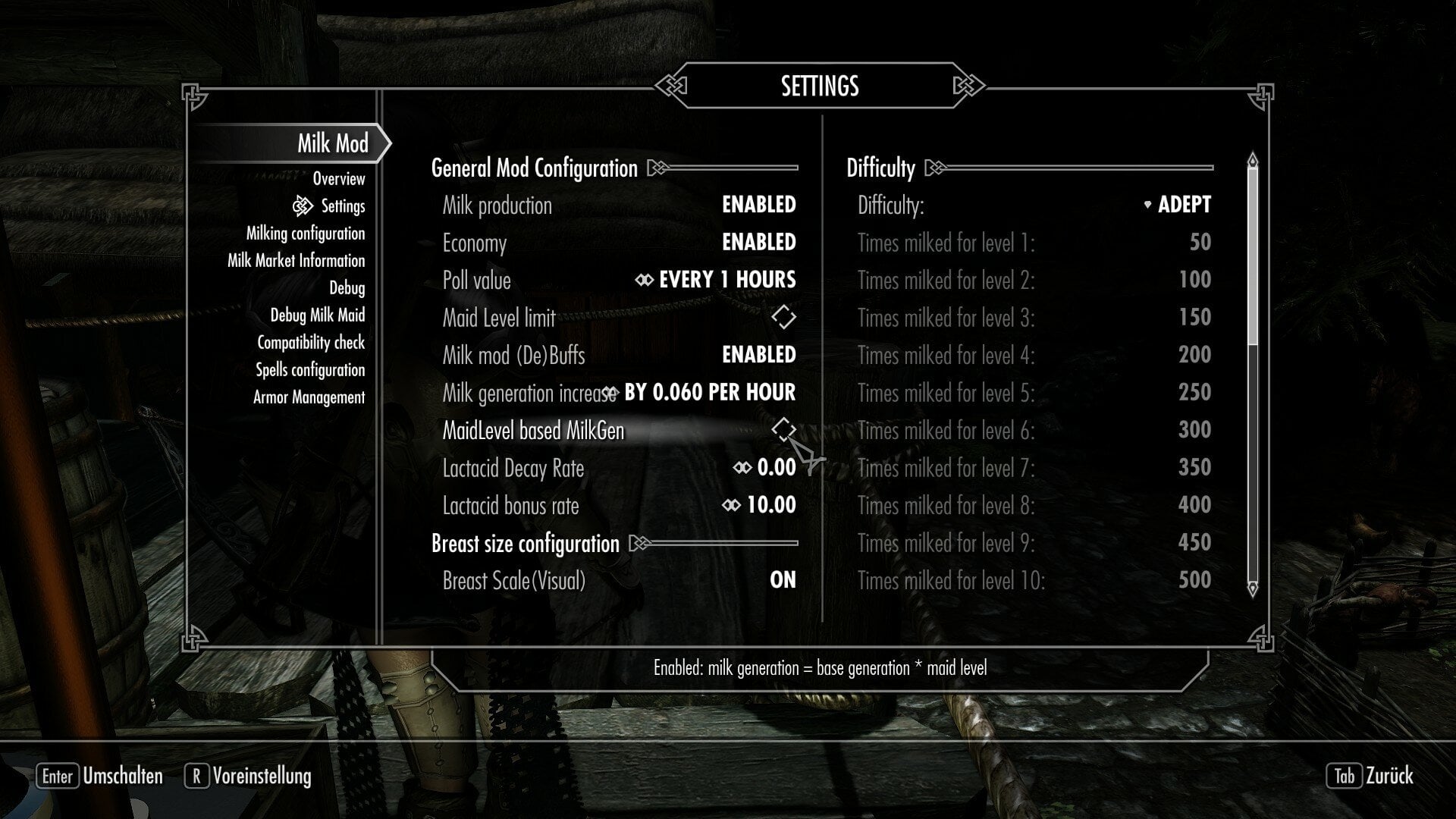Toggle Milk mod (De)Buffs setting
1456x819 pixels.
coord(758,355)
